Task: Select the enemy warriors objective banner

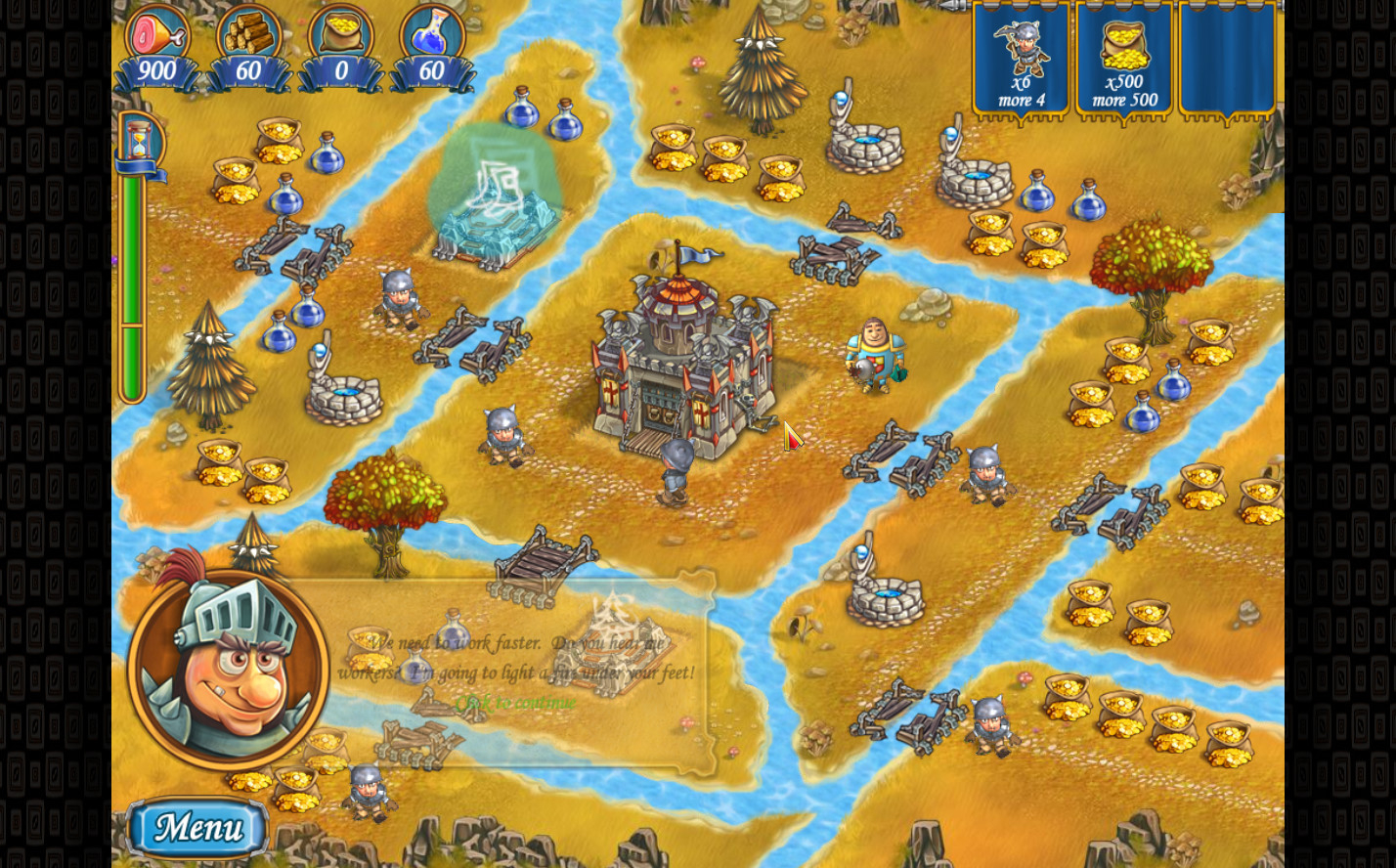Action: point(1021,61)
